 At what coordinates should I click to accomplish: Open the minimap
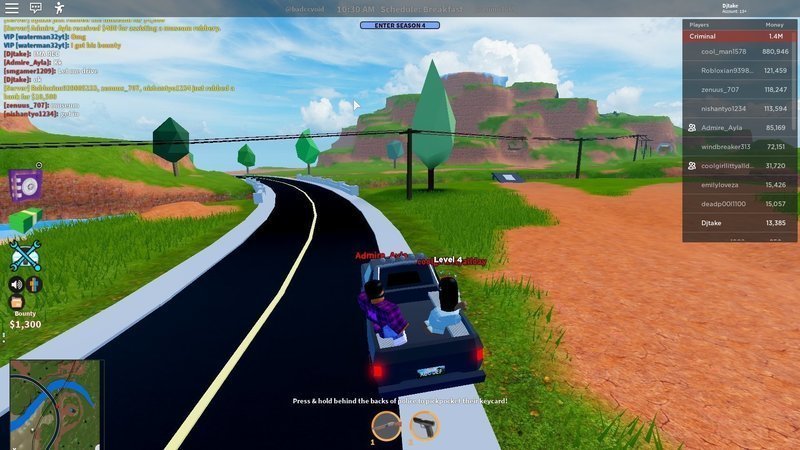[x=55, y=403]
